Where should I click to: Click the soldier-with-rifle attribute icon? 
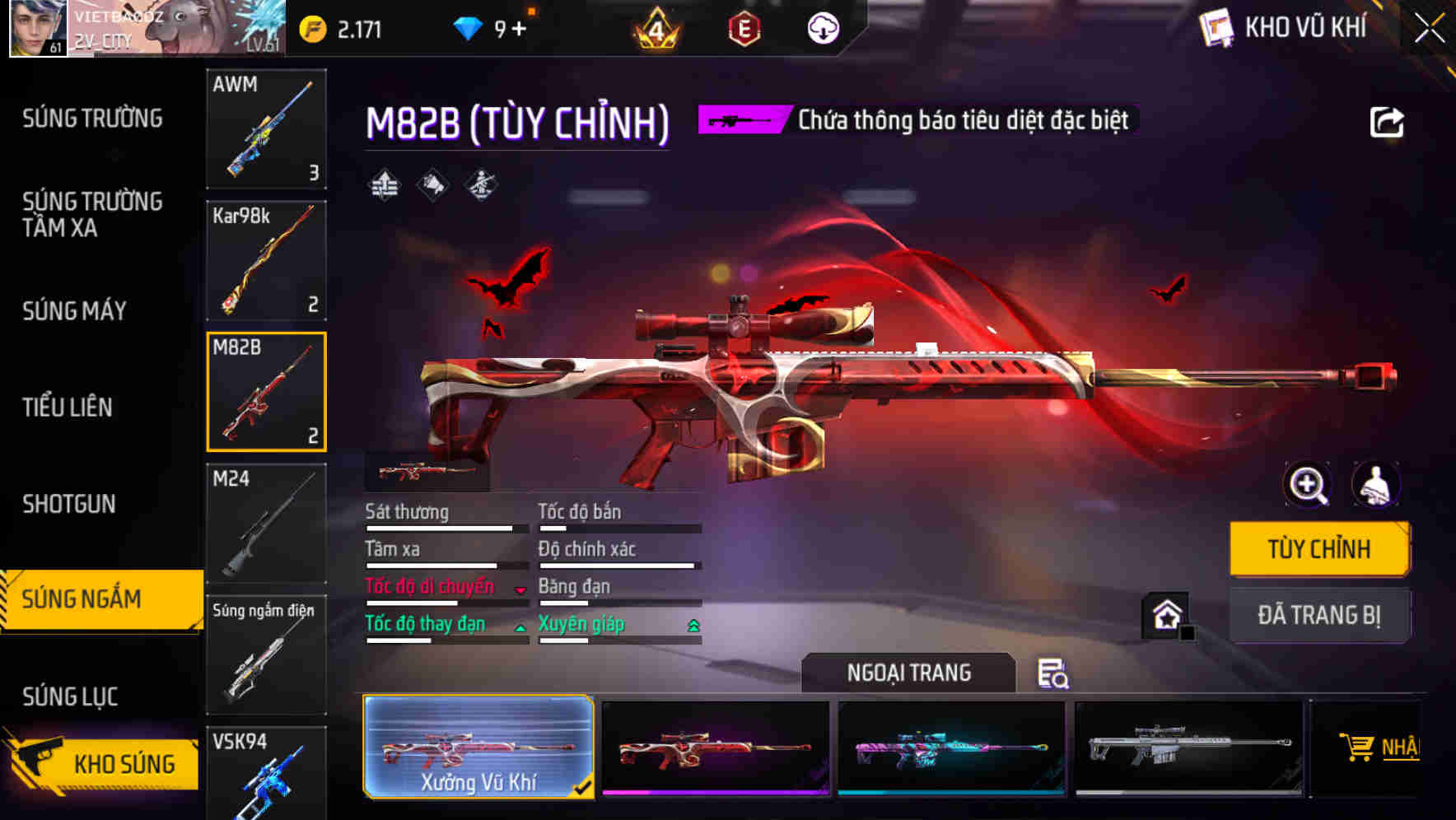click(x=480, y=186)
